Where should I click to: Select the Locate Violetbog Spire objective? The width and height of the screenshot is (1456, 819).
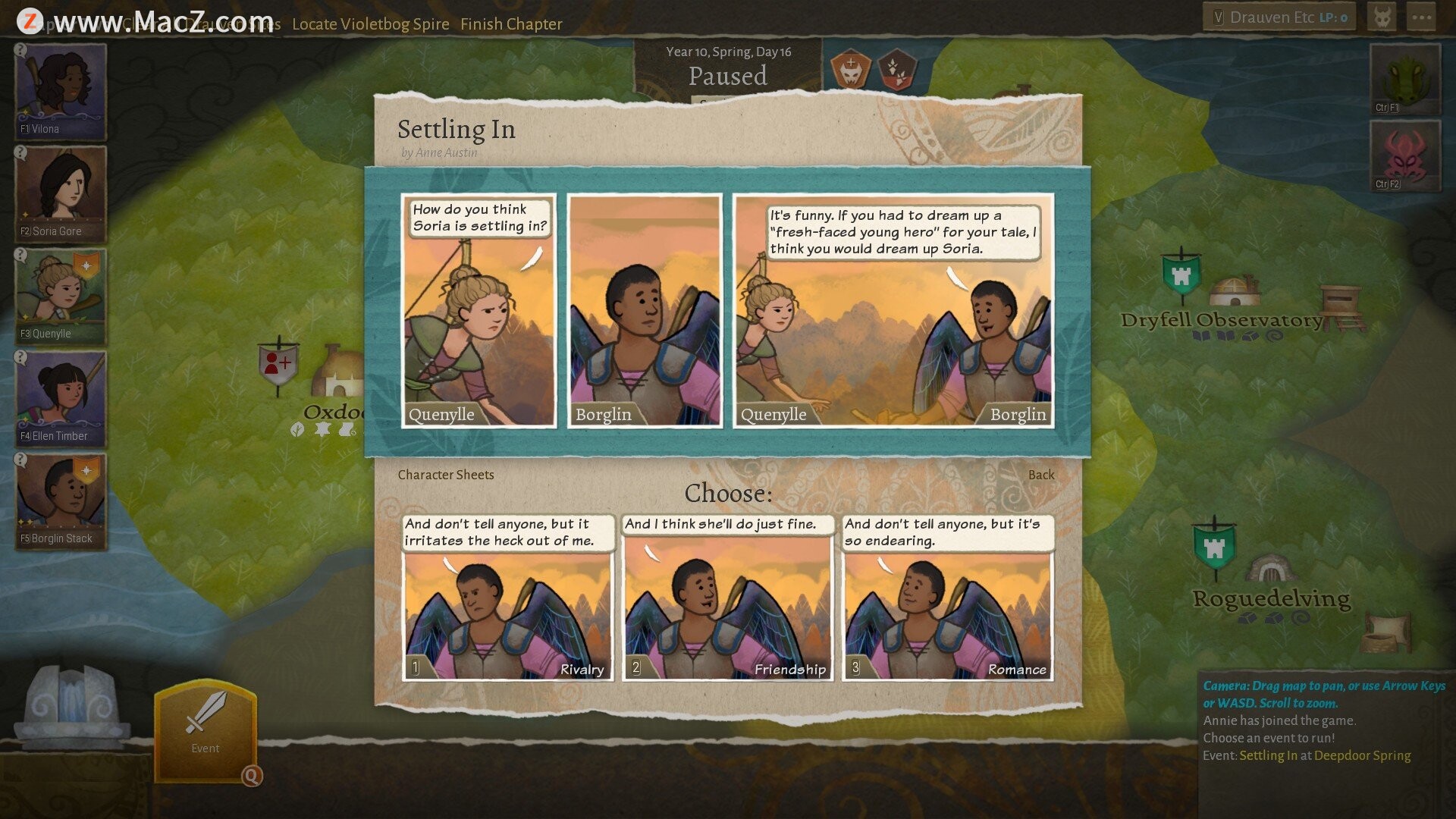(x=370, y=24)
